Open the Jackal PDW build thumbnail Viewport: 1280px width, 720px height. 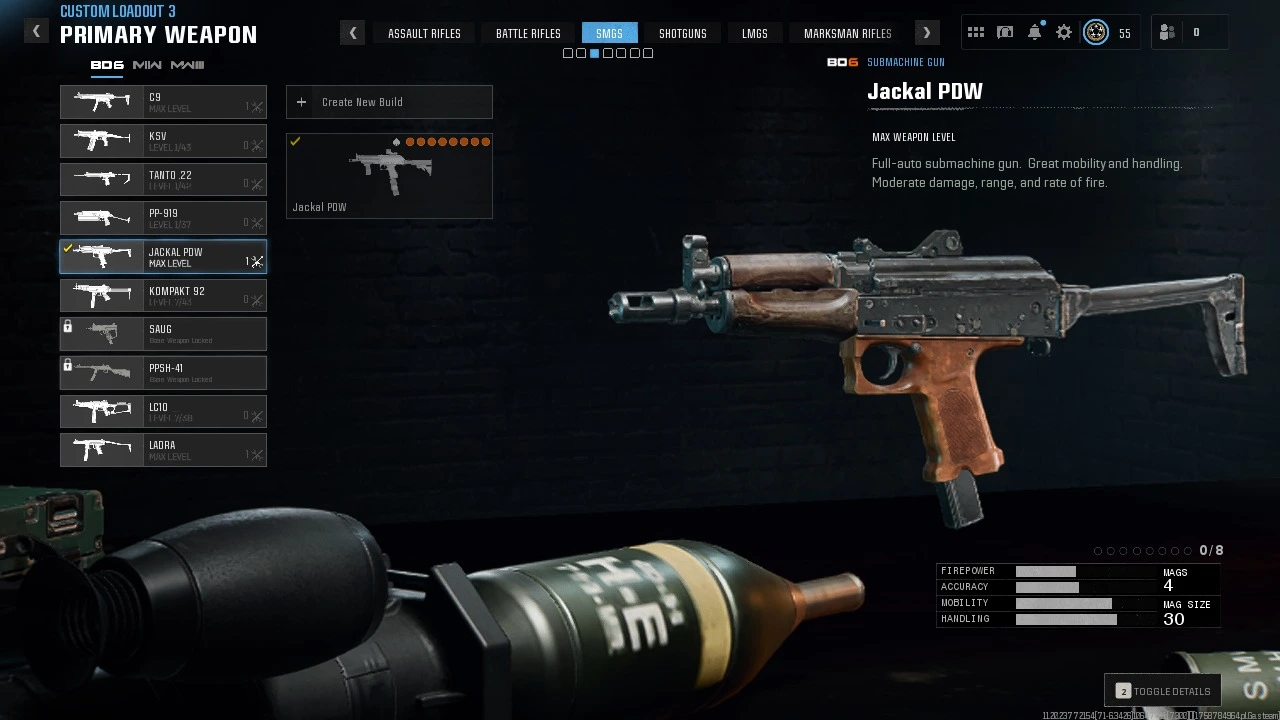coord(389,176)
